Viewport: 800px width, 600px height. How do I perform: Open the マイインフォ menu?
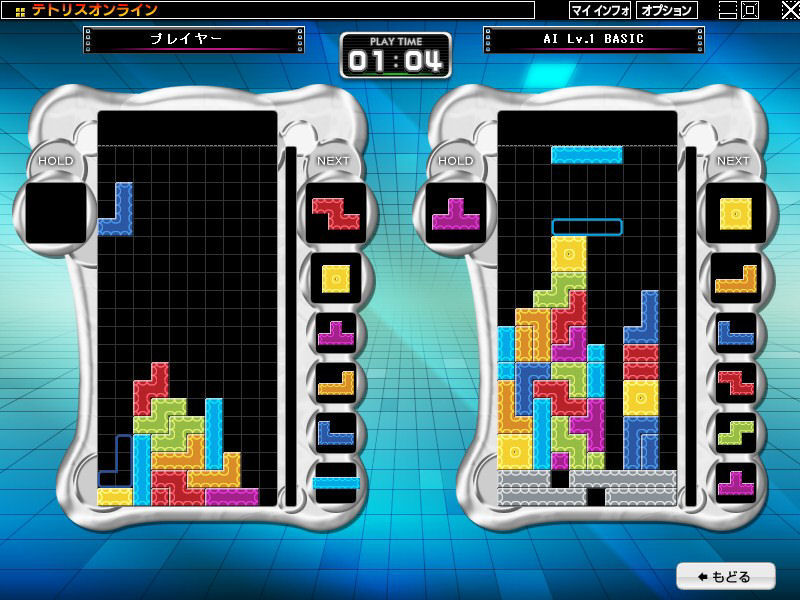(x=600, y=10)
